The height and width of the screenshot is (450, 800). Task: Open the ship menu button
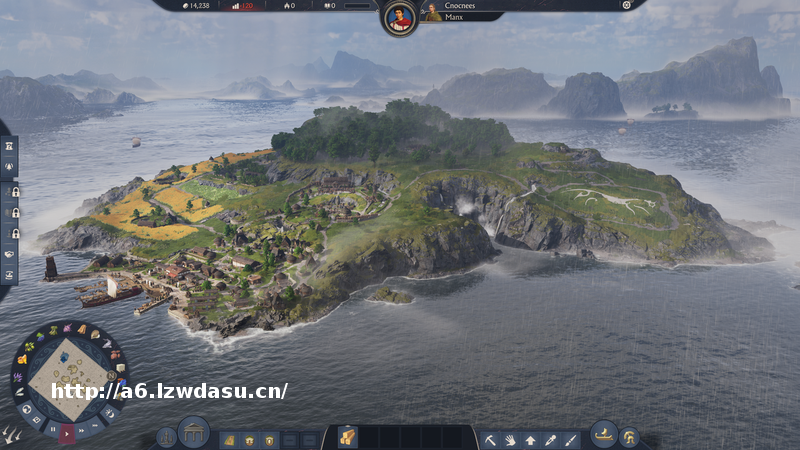click(603, 433)
